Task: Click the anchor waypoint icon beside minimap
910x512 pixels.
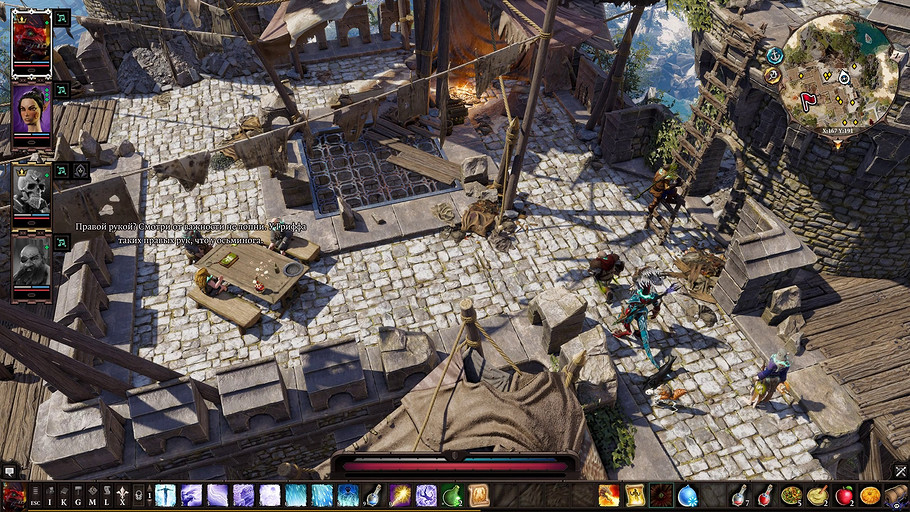Action: [775, 54]
